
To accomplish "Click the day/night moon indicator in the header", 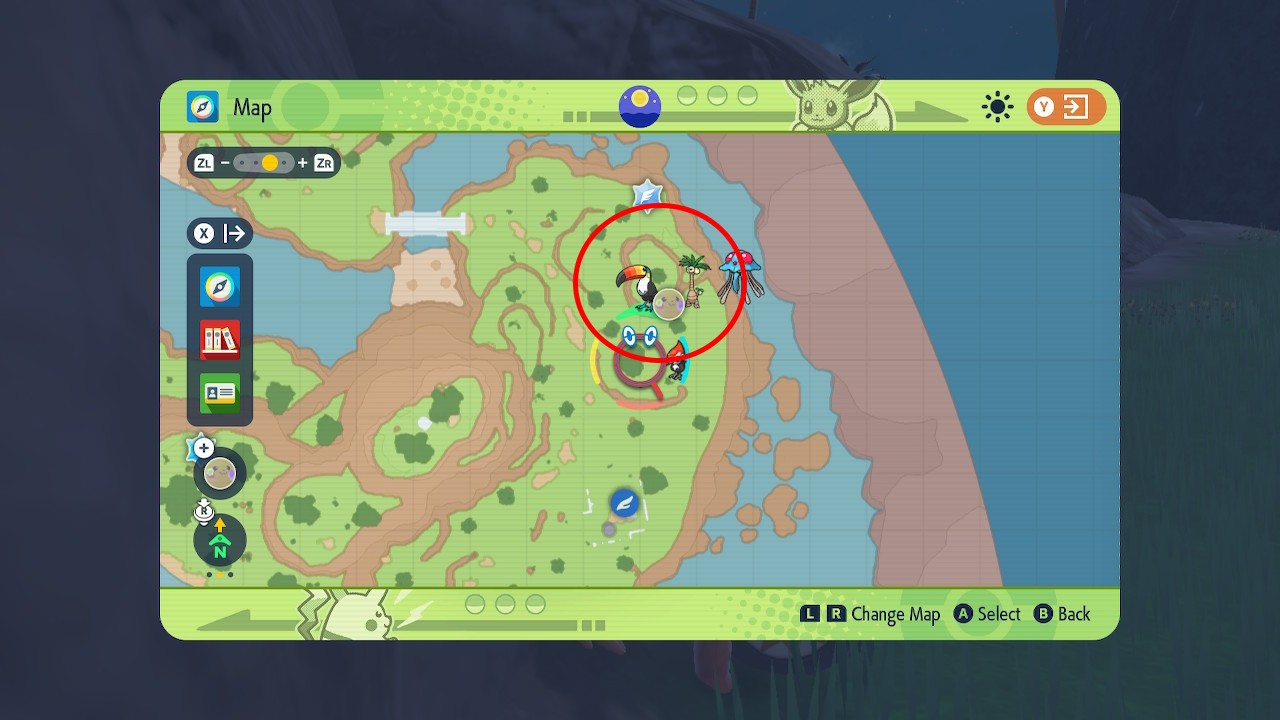I will tap(638, 103).
